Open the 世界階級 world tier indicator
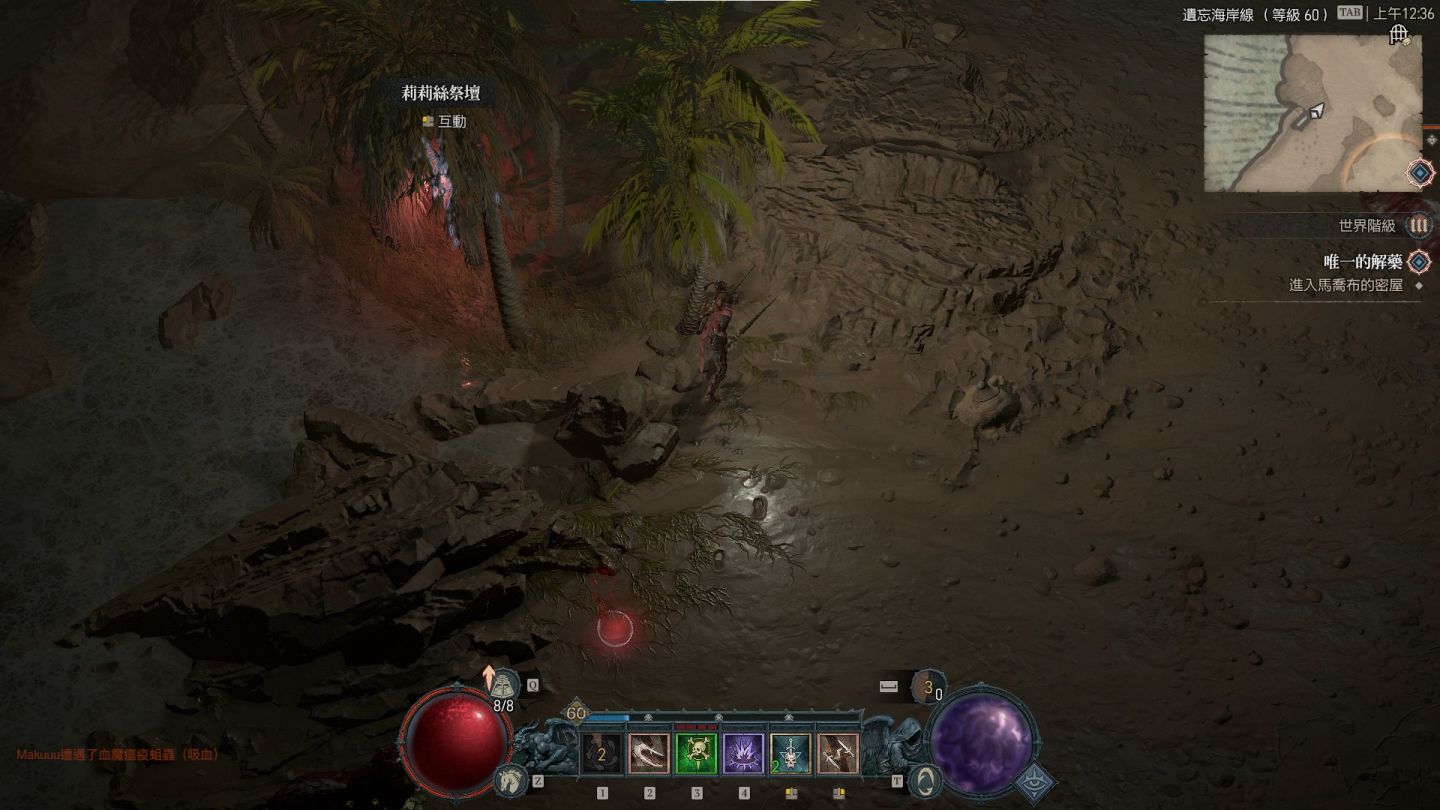1440x810 pixels. pos(1418,226)
